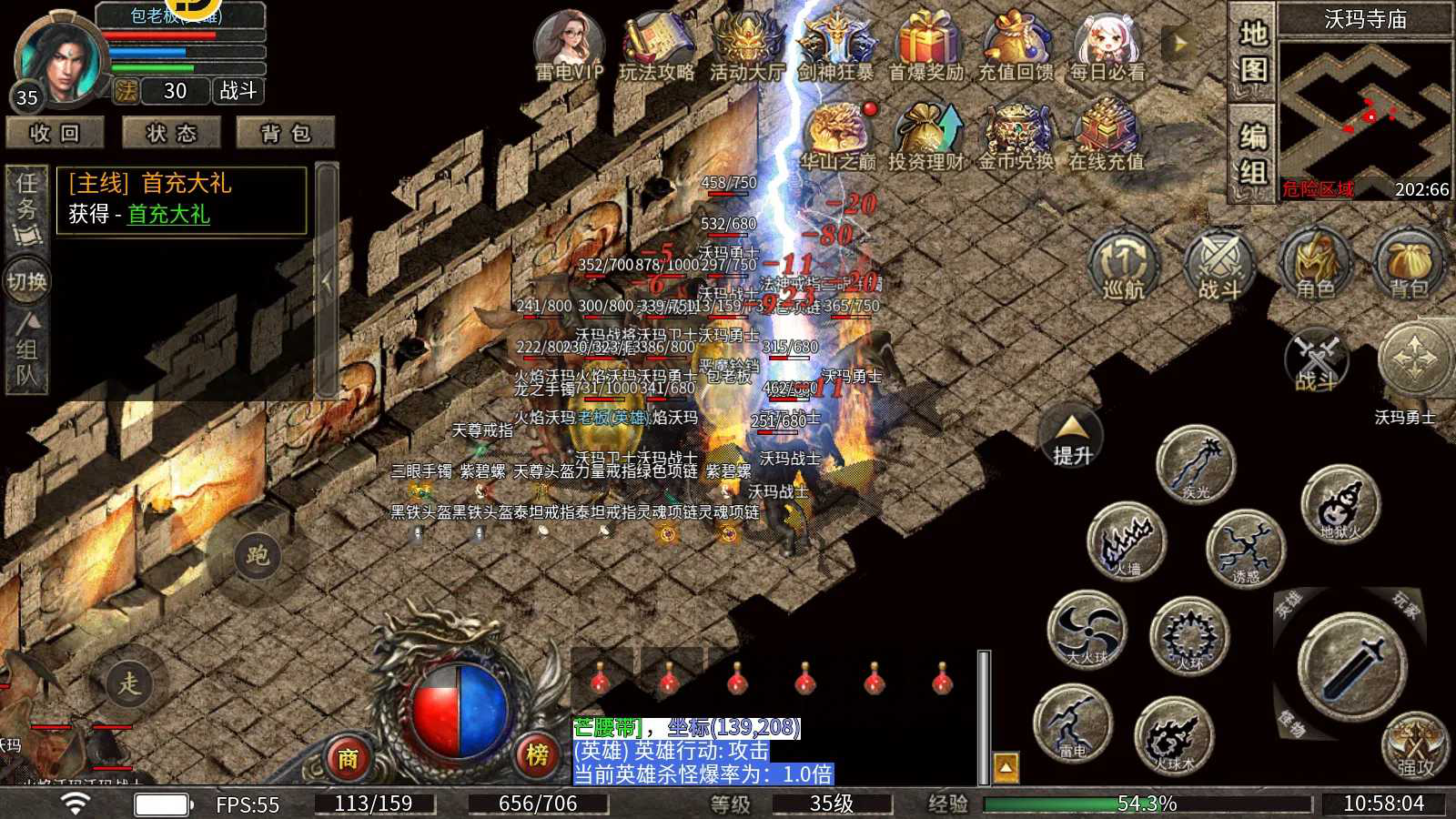Activate the 火墙 fire wall skill
This screenshot has height=819, width=1456.
1127,541
